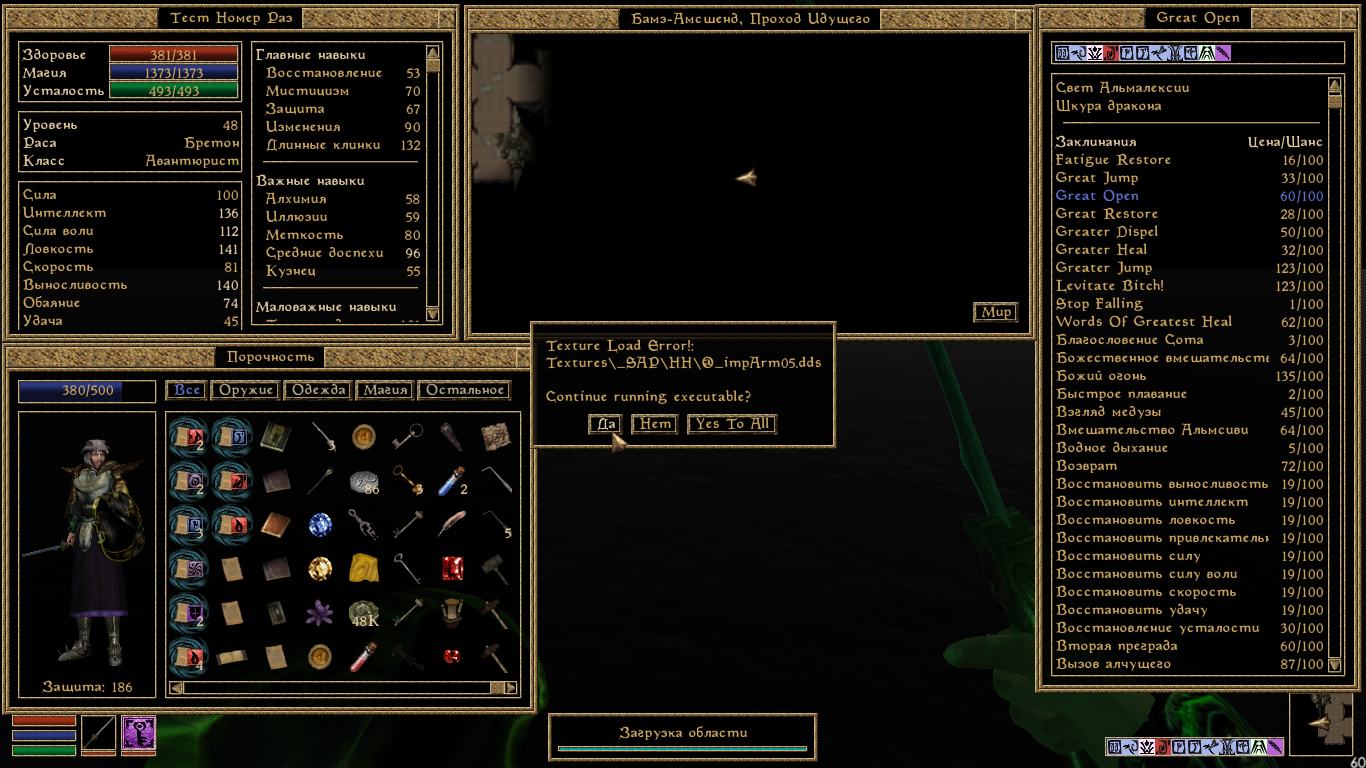
Task: Decline with the Нет button
Action: point(655,424)
